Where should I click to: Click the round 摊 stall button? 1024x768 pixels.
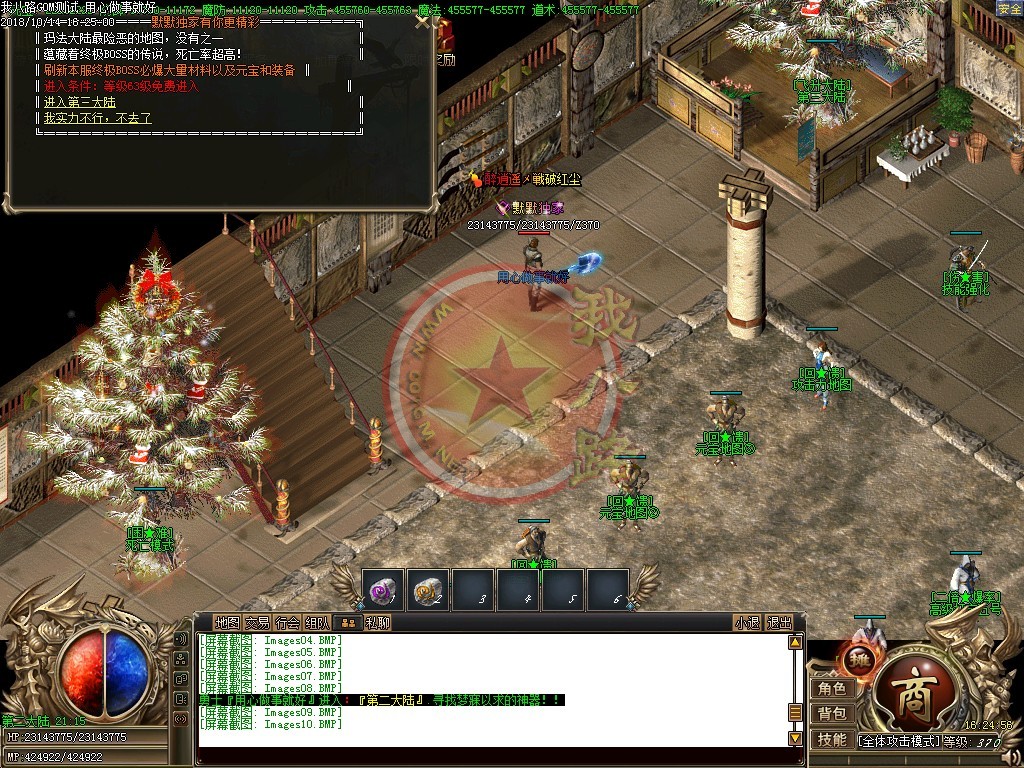click(x=858, y=659)
